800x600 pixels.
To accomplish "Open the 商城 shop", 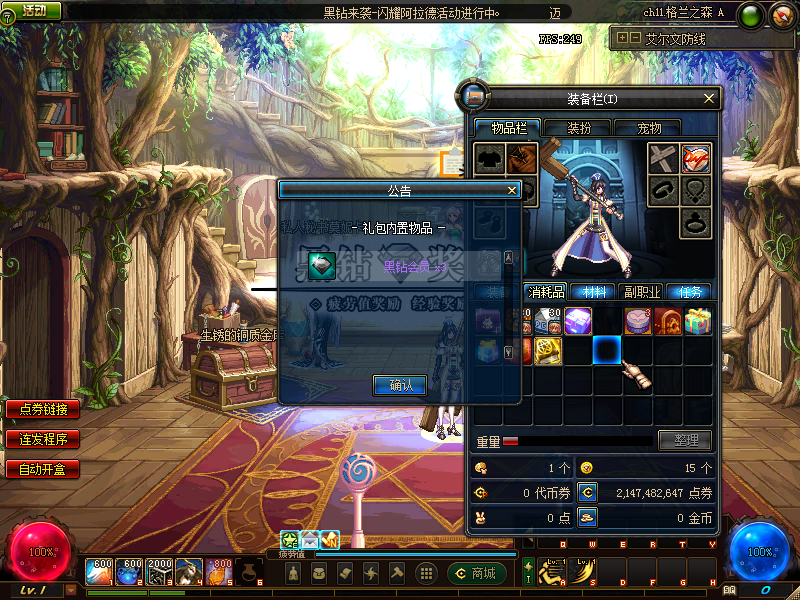I will 477,573.
